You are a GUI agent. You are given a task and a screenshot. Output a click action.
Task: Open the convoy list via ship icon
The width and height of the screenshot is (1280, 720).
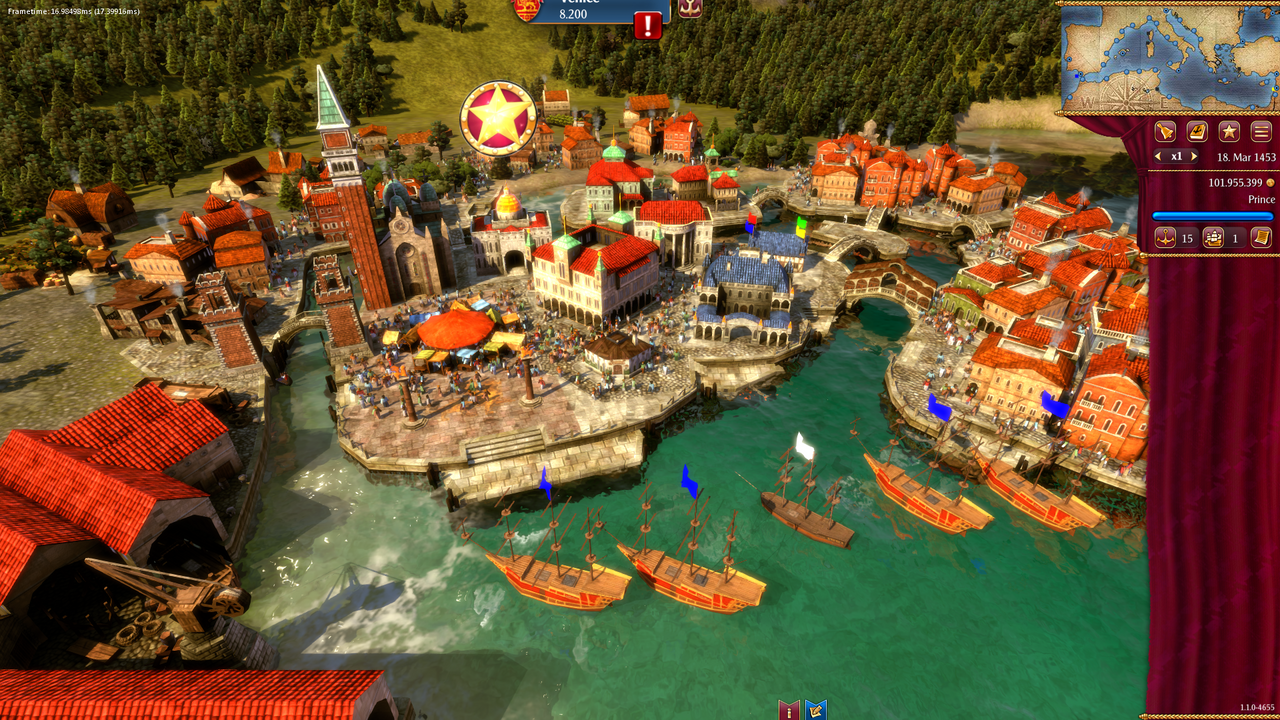pyautogui.click(x=1212, y=238)
